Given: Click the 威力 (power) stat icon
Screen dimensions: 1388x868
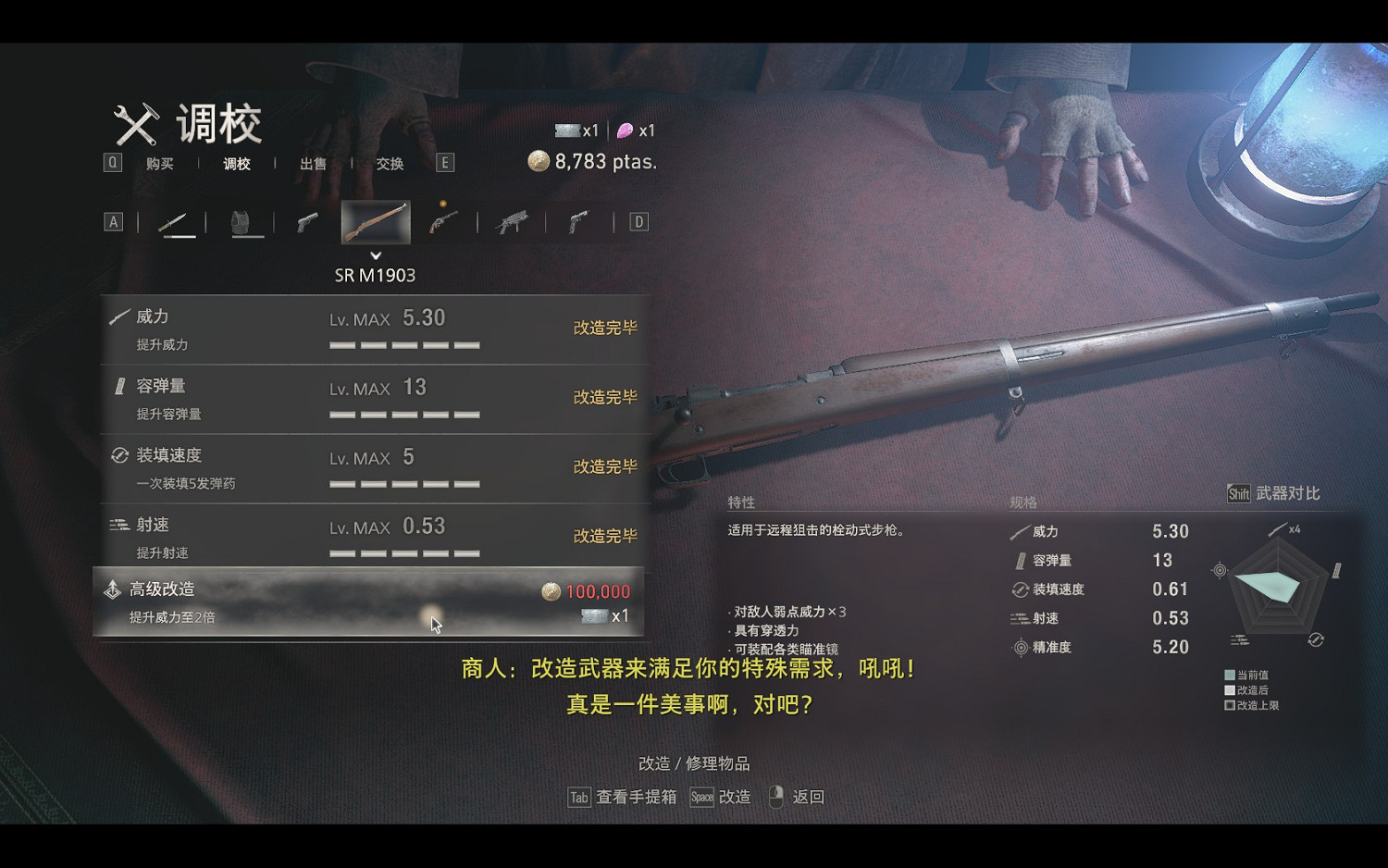Looking at the screenshot, I should coord(119,316).
